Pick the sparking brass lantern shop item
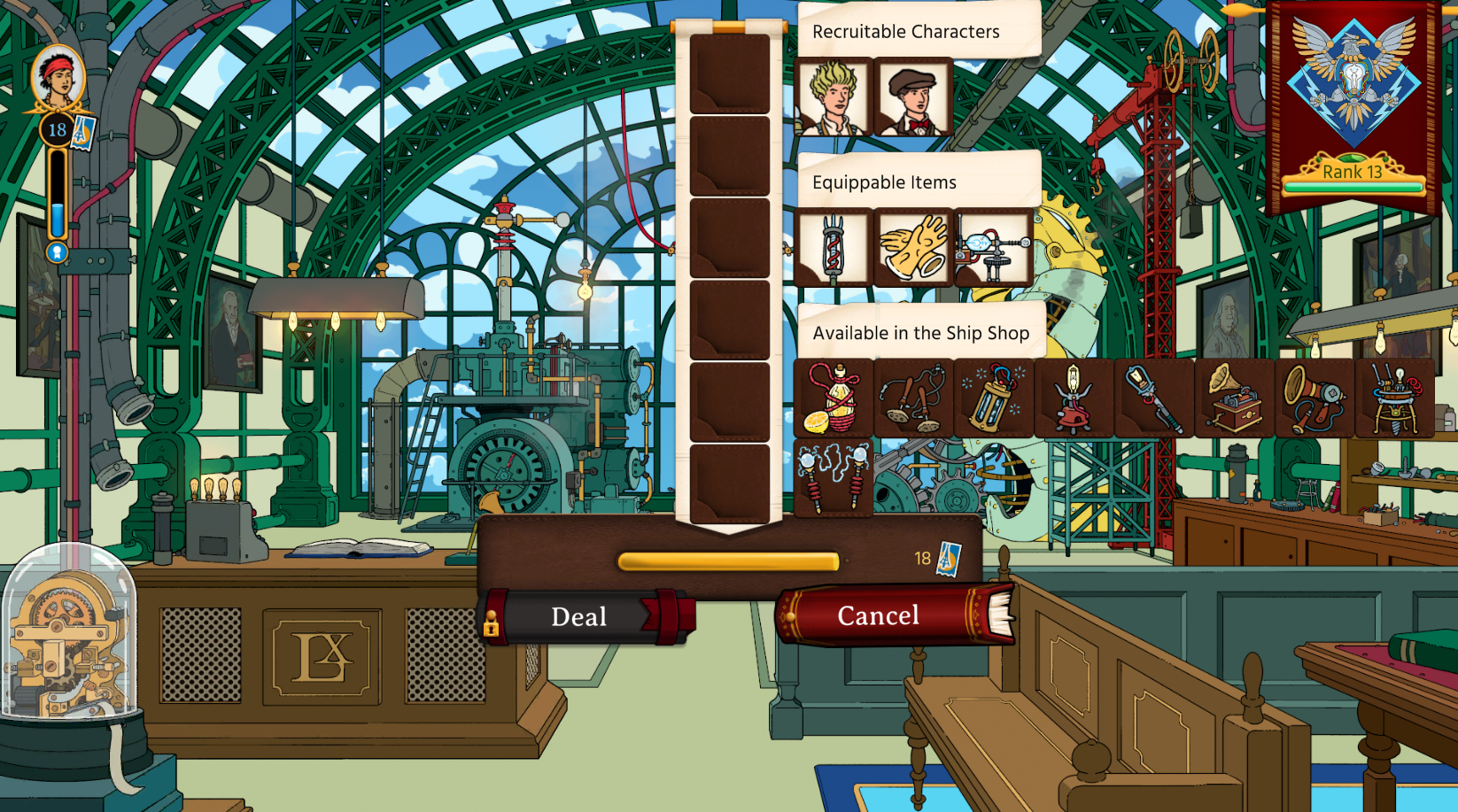Image resolution: width=1458 pixels, height=812 pixels. pos(994,398)
